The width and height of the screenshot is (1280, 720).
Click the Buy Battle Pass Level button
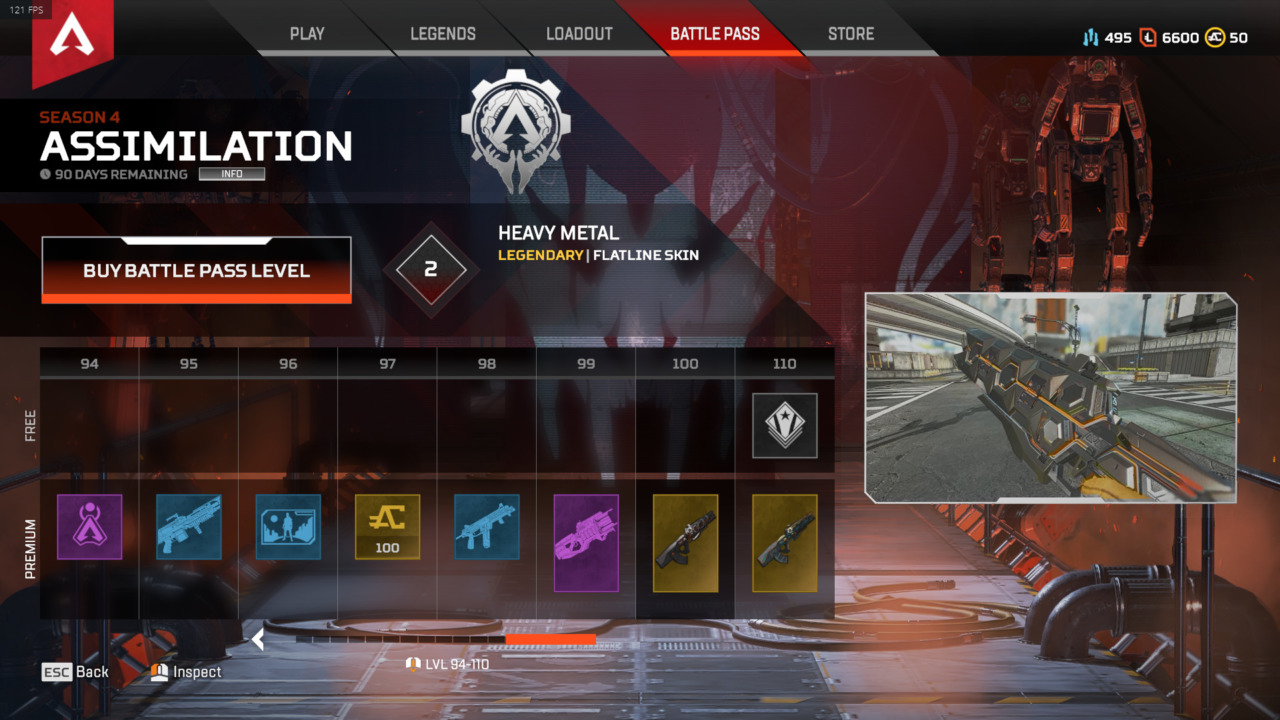196,270
